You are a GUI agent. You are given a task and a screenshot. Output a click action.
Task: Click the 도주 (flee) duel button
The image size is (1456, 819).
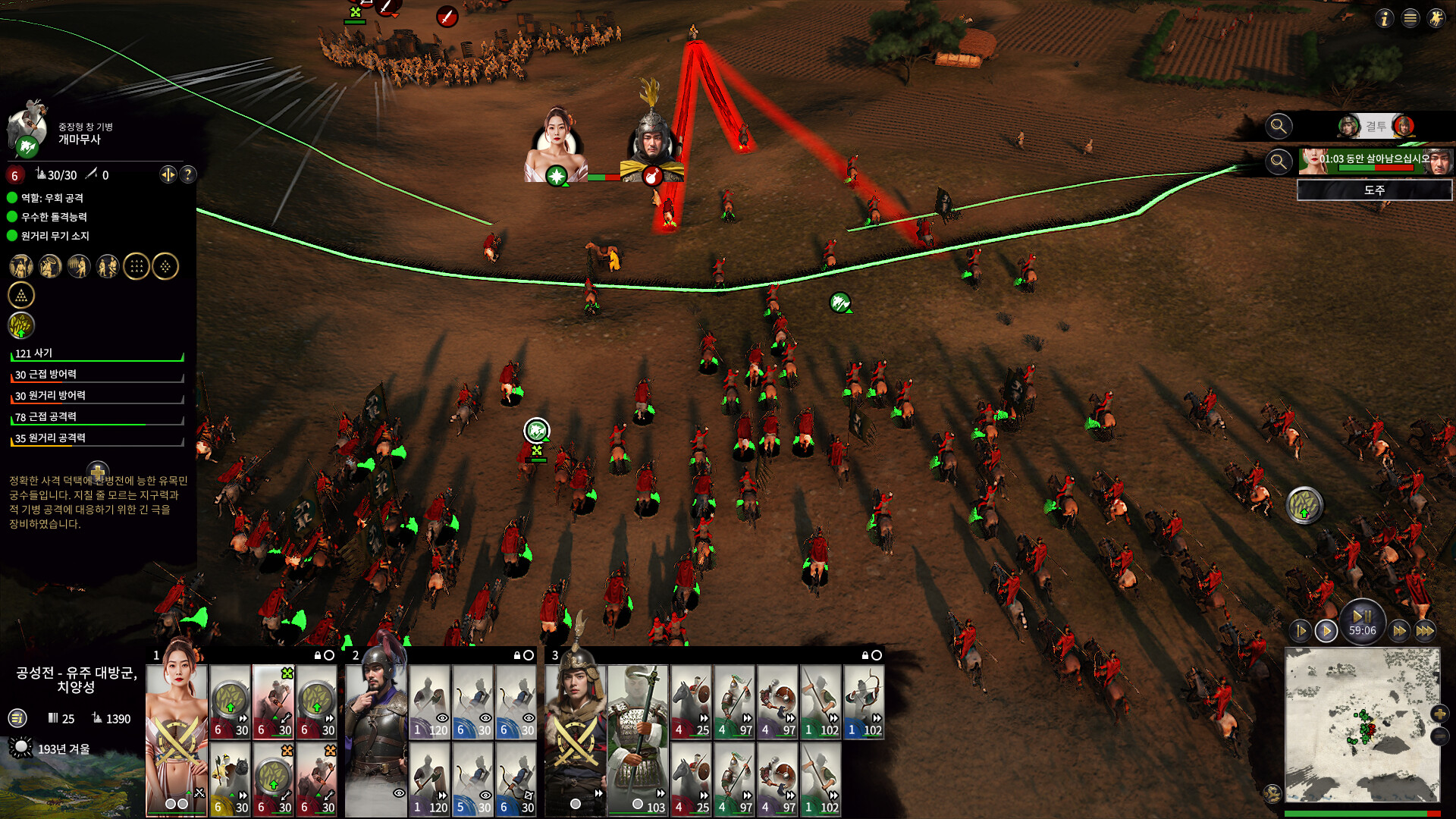click(x=1374, y=190)
